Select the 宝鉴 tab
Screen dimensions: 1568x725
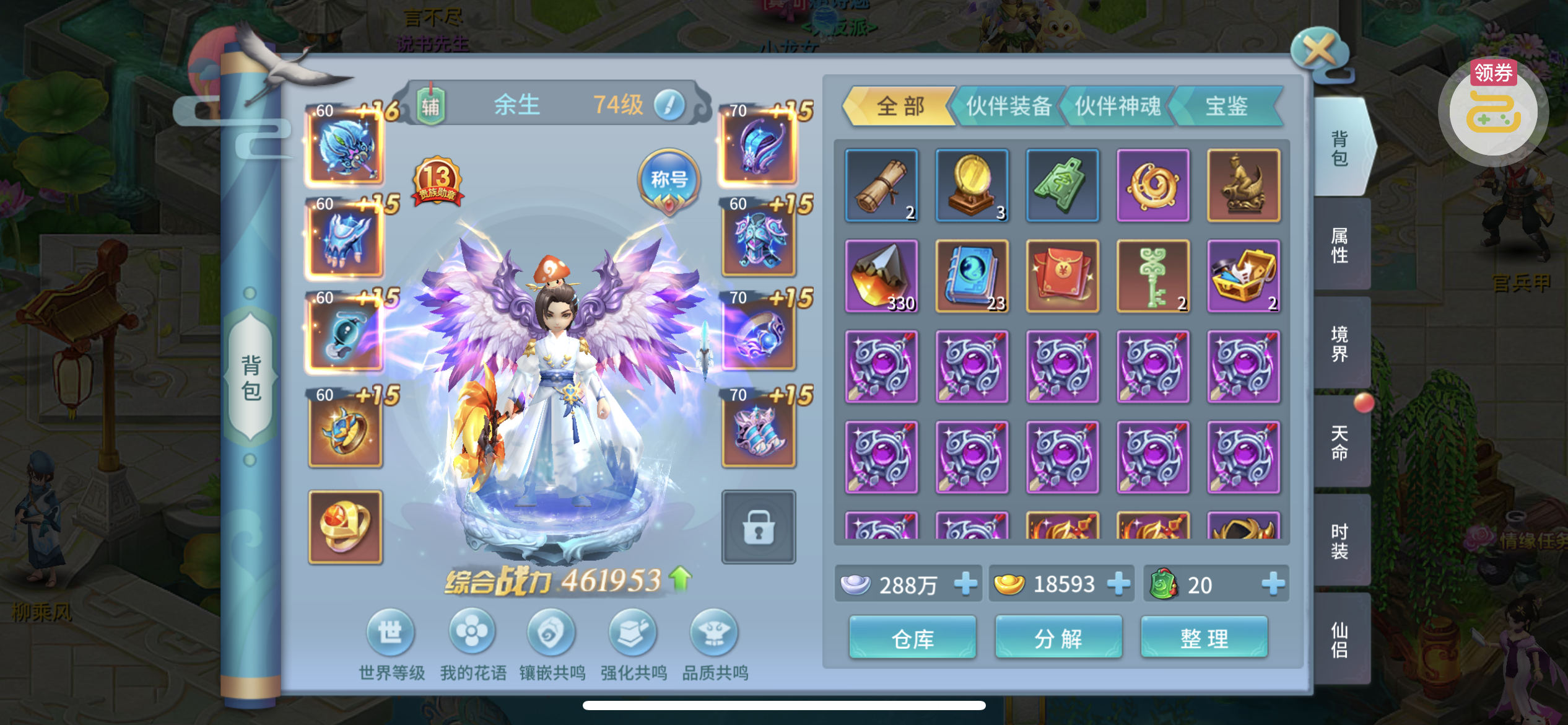coord(1226,107)
